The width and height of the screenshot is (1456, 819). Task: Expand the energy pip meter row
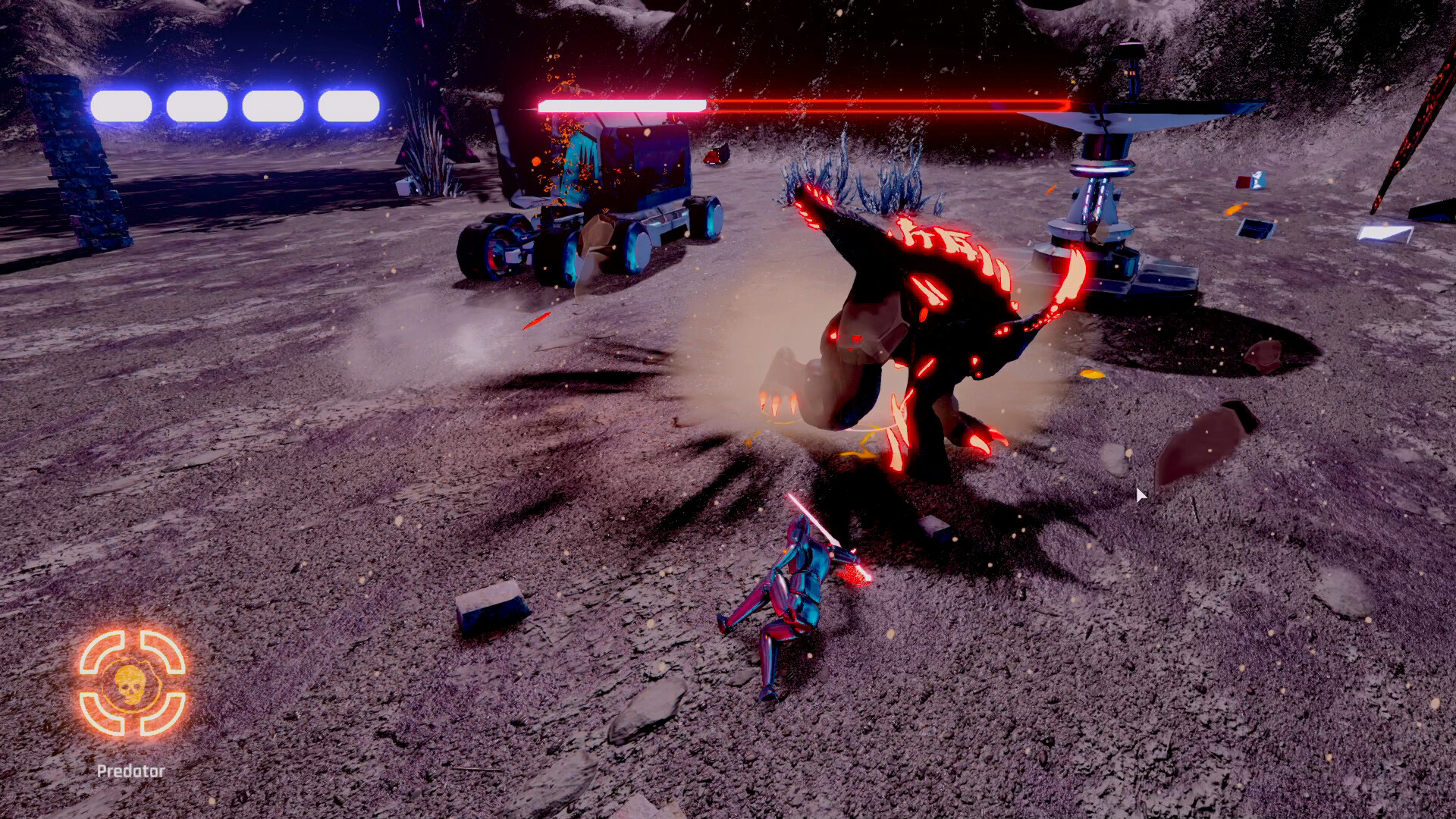click(235, 105)
